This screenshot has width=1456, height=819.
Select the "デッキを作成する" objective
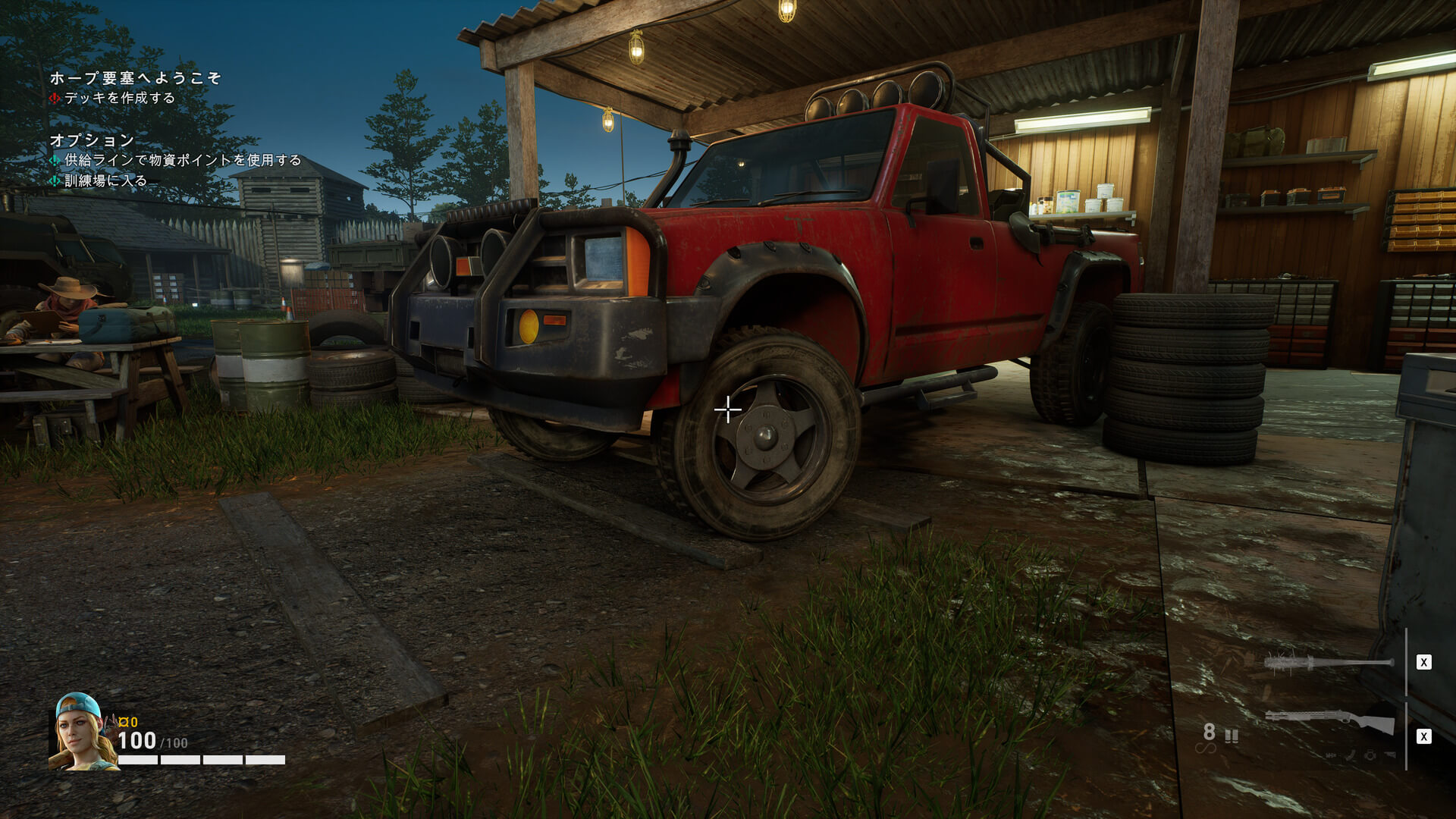(x=119, y=99)
